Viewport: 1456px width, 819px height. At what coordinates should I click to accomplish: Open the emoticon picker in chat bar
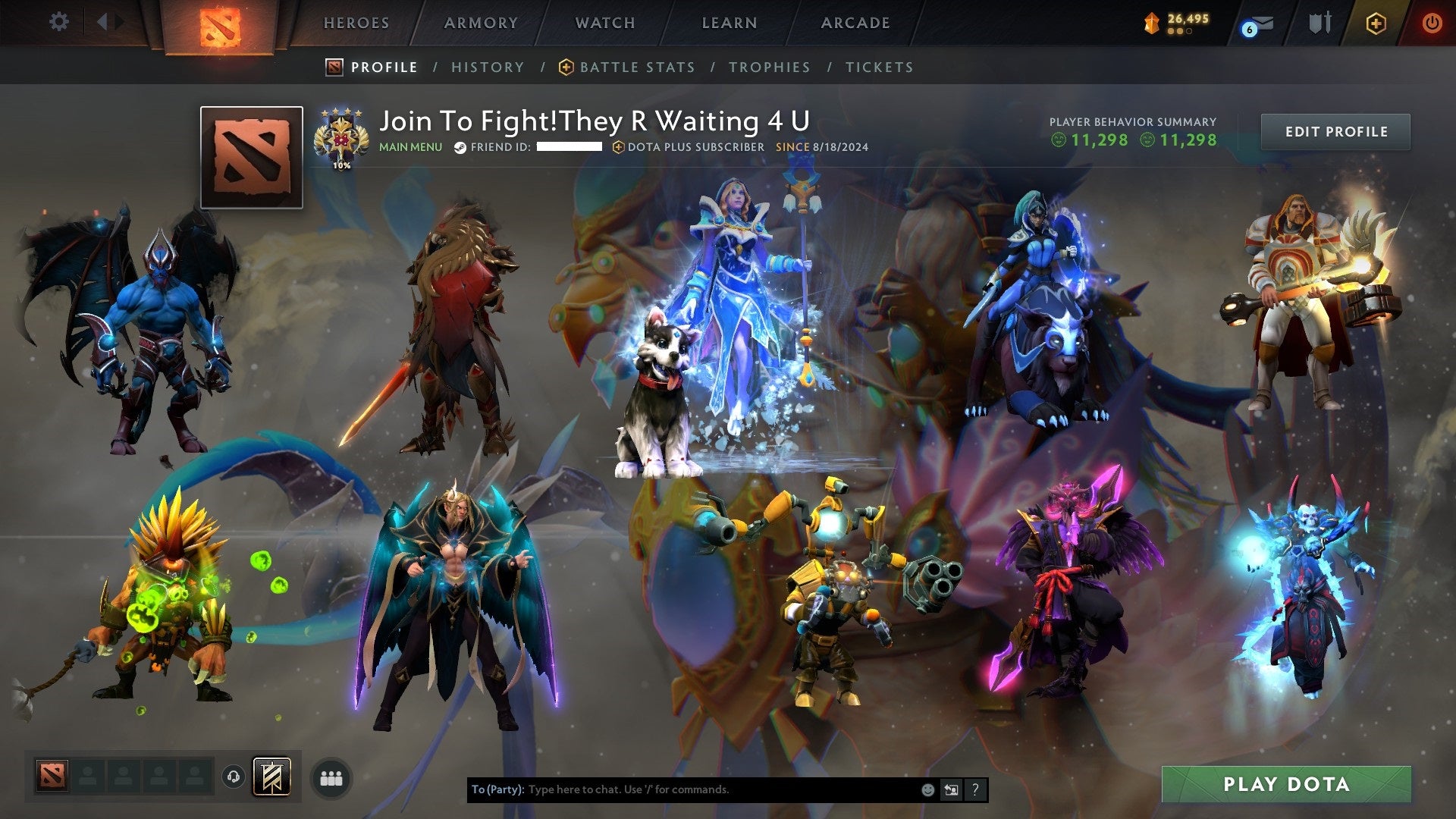coord(927,789)
